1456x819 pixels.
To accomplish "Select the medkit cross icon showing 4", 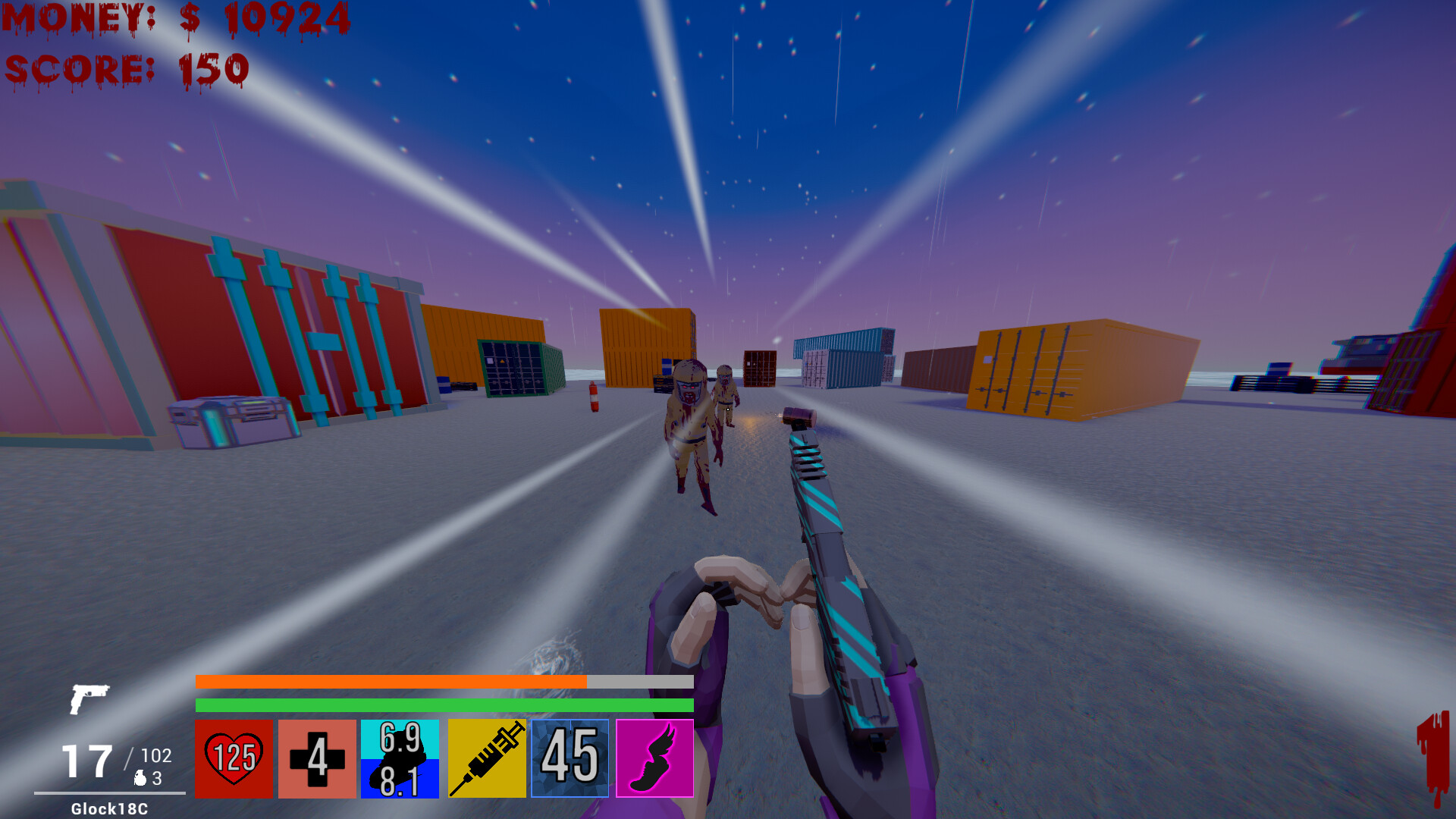I will pyautogui.click(x=317, y=758).
